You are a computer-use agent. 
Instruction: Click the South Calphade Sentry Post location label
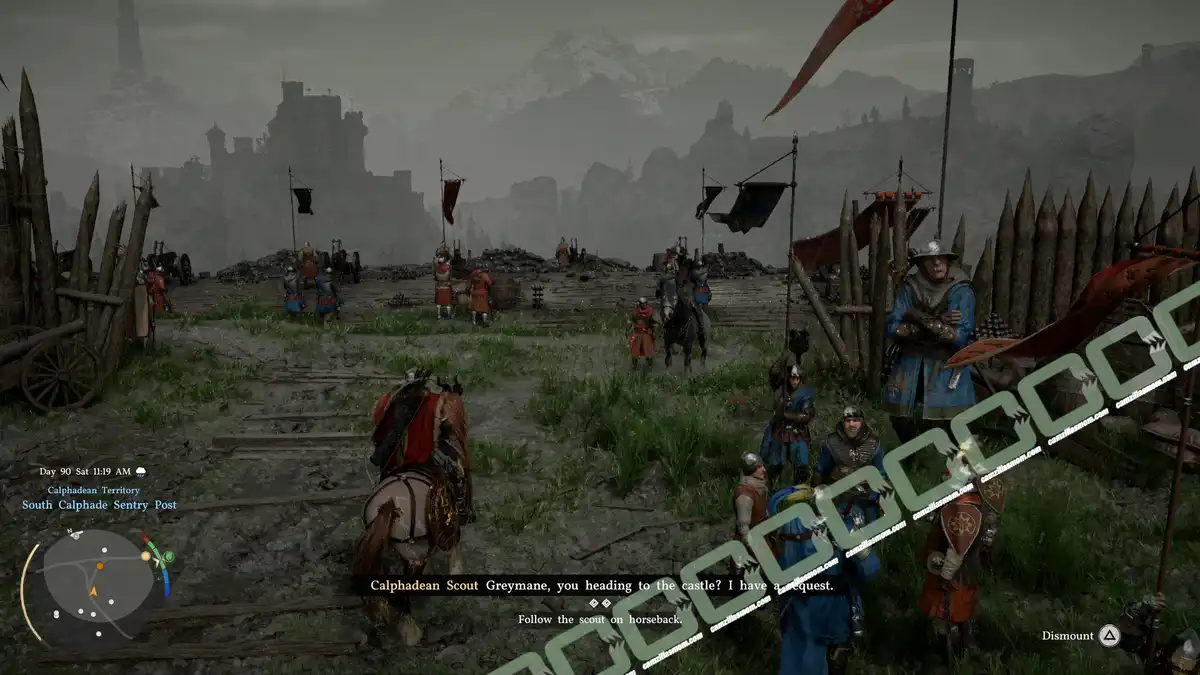pos(99,505)
